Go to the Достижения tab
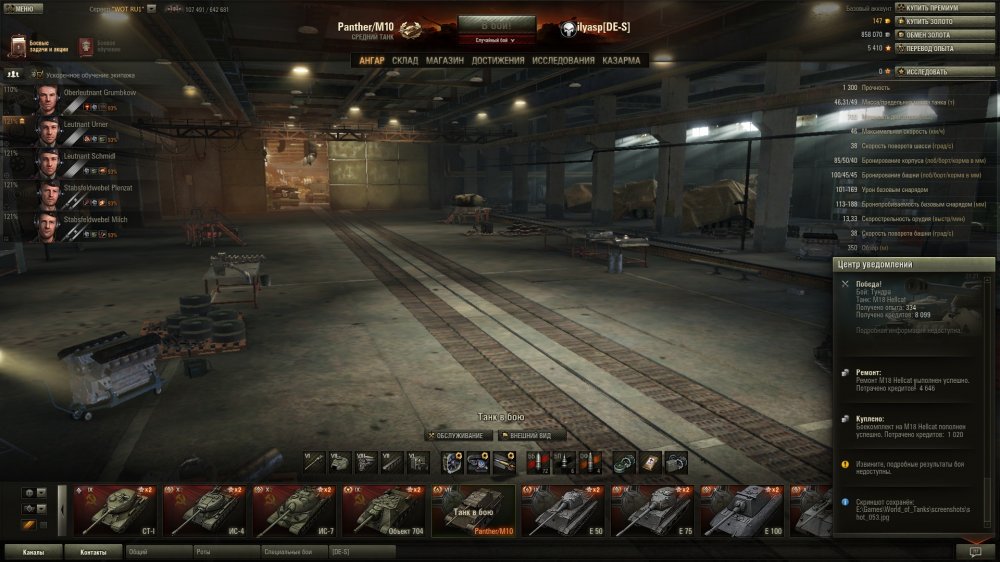Viewport: 1000px width, 562px height. click(498, 60)
